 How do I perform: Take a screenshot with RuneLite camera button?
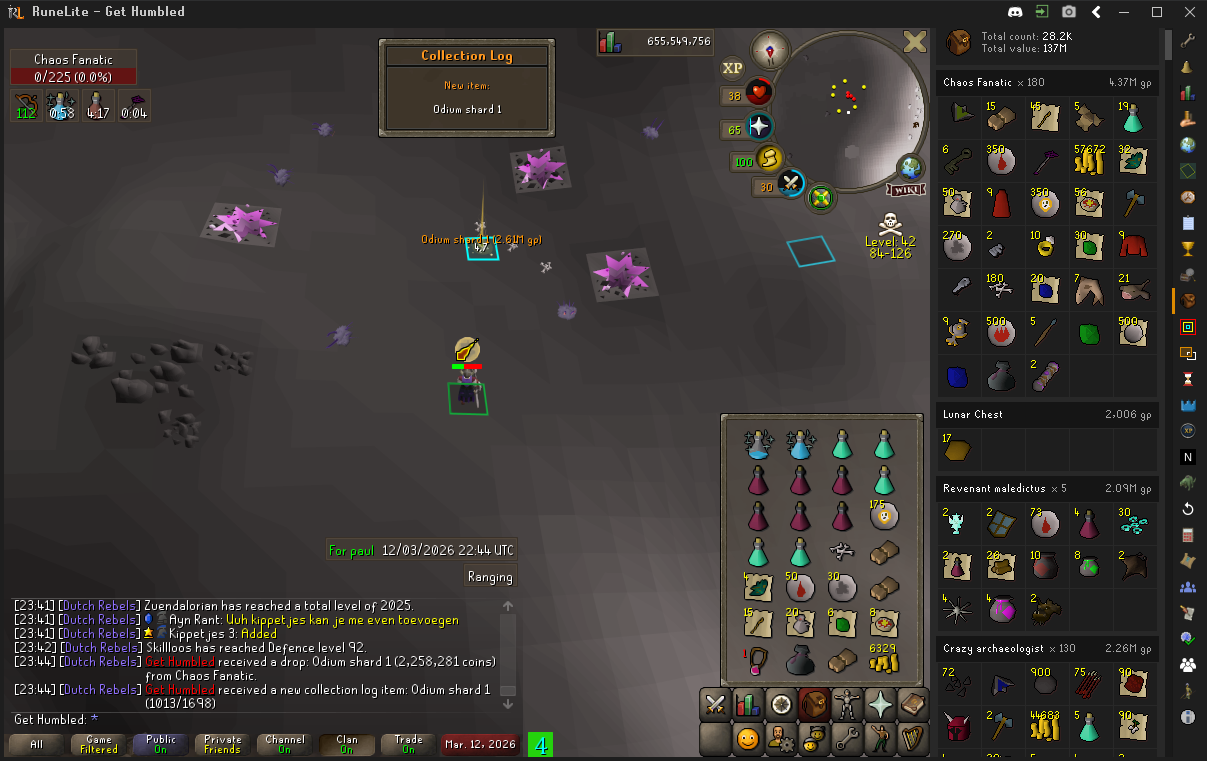click(x=1069, y=12)
